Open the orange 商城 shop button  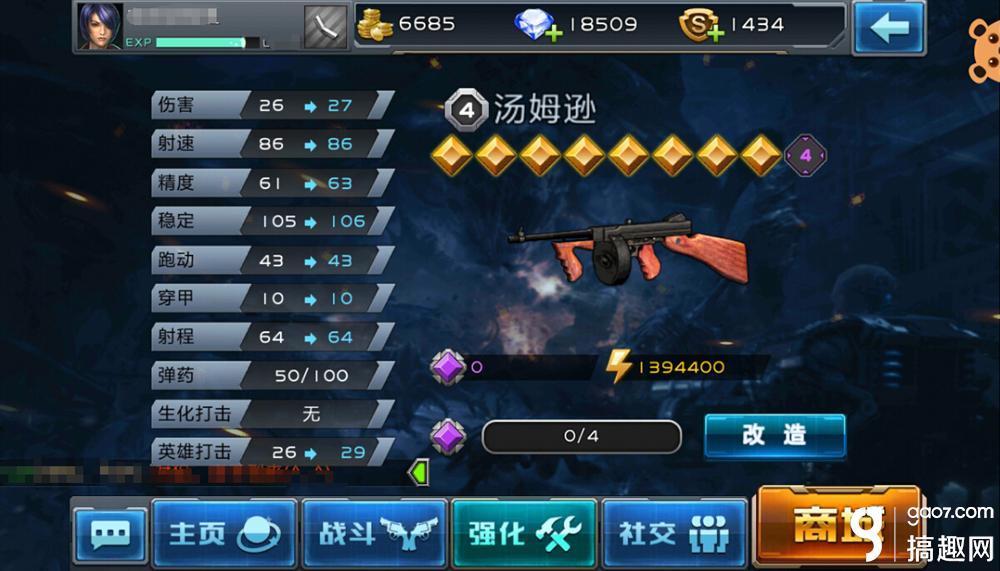pos(836,527)
